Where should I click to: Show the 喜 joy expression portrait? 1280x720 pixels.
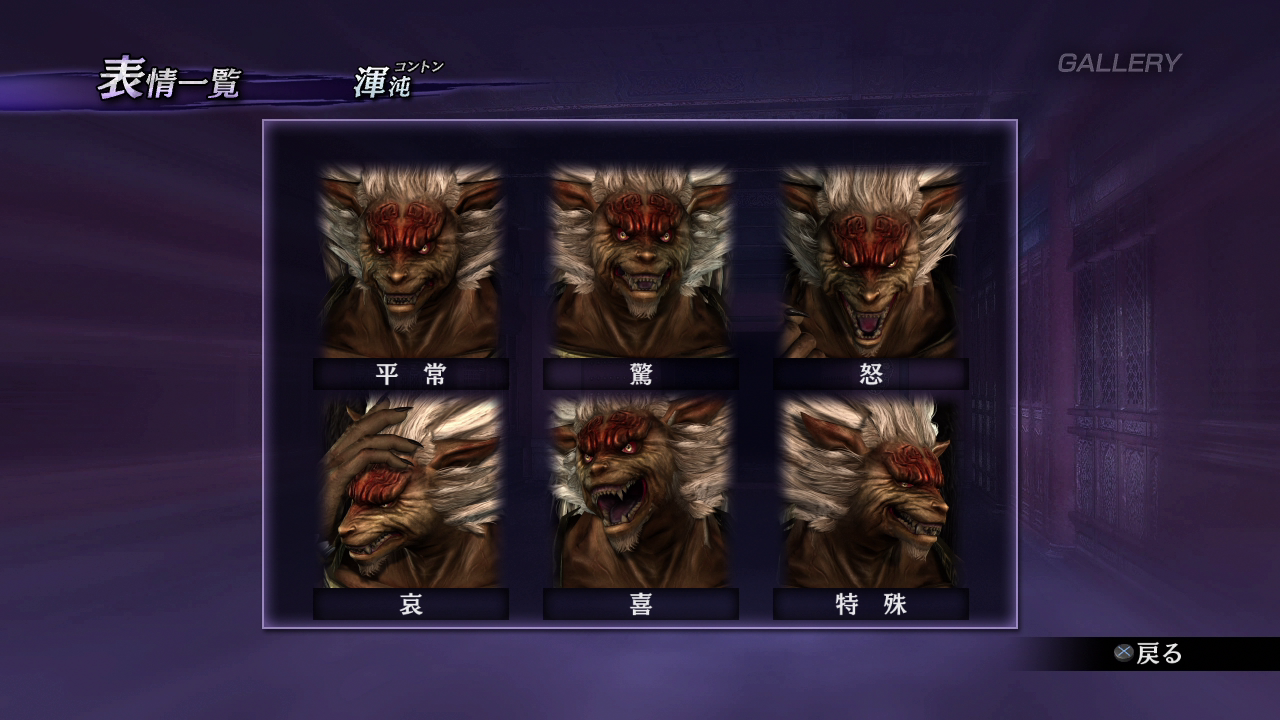click(x=641, y=492)
